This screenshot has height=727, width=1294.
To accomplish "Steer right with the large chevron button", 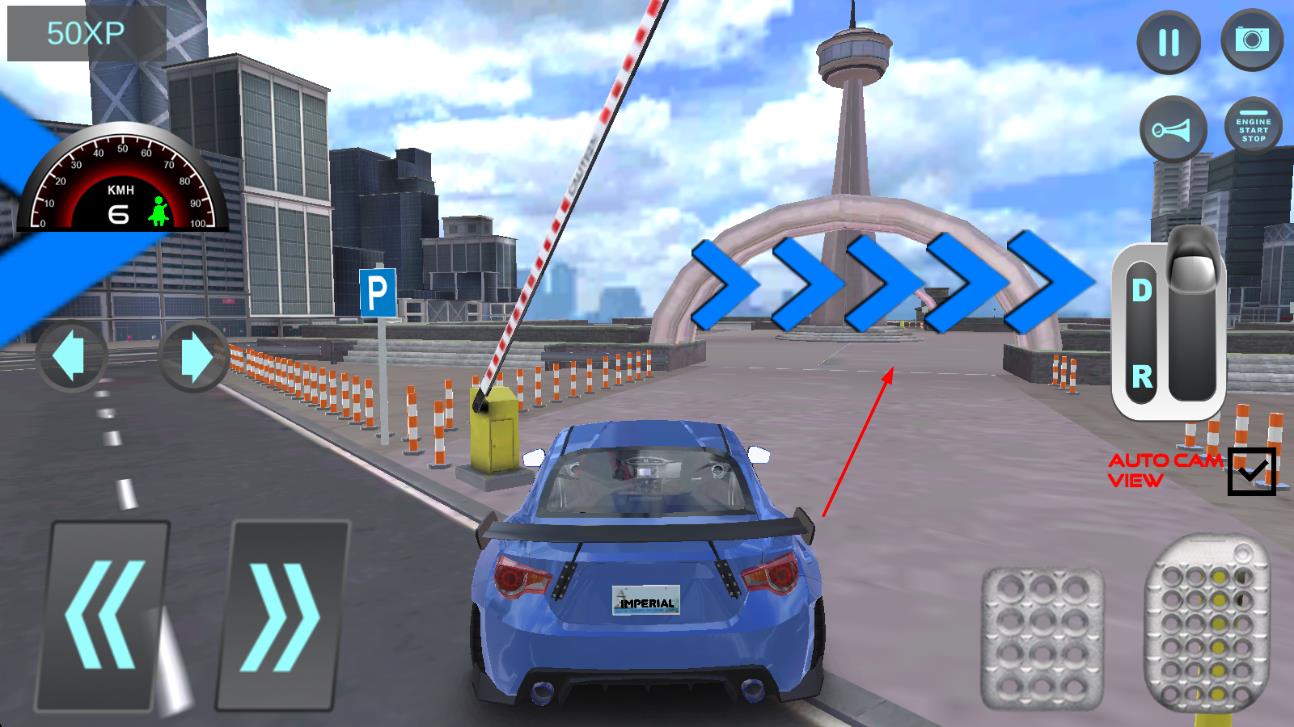I will point(283,613).
